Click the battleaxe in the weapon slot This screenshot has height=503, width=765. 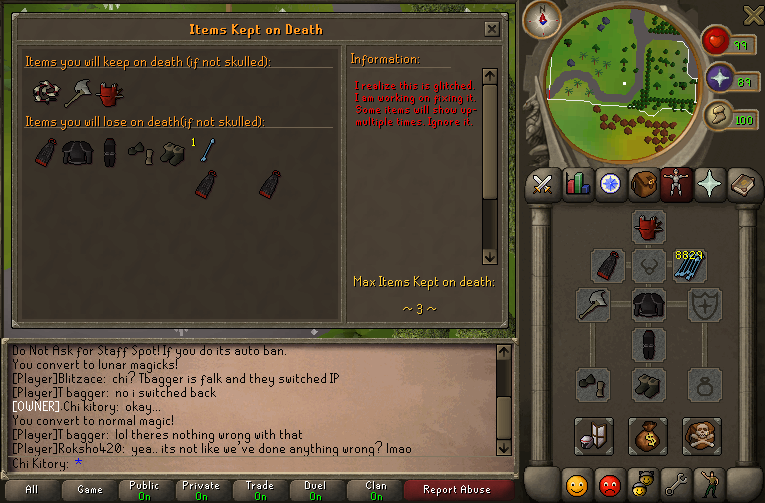click(593, 305)
